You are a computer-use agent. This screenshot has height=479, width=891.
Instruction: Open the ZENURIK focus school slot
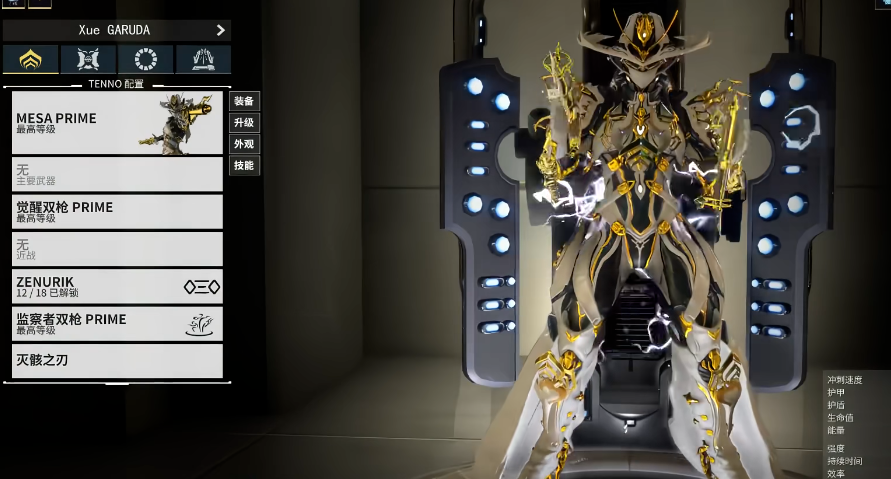coord(117,286)
